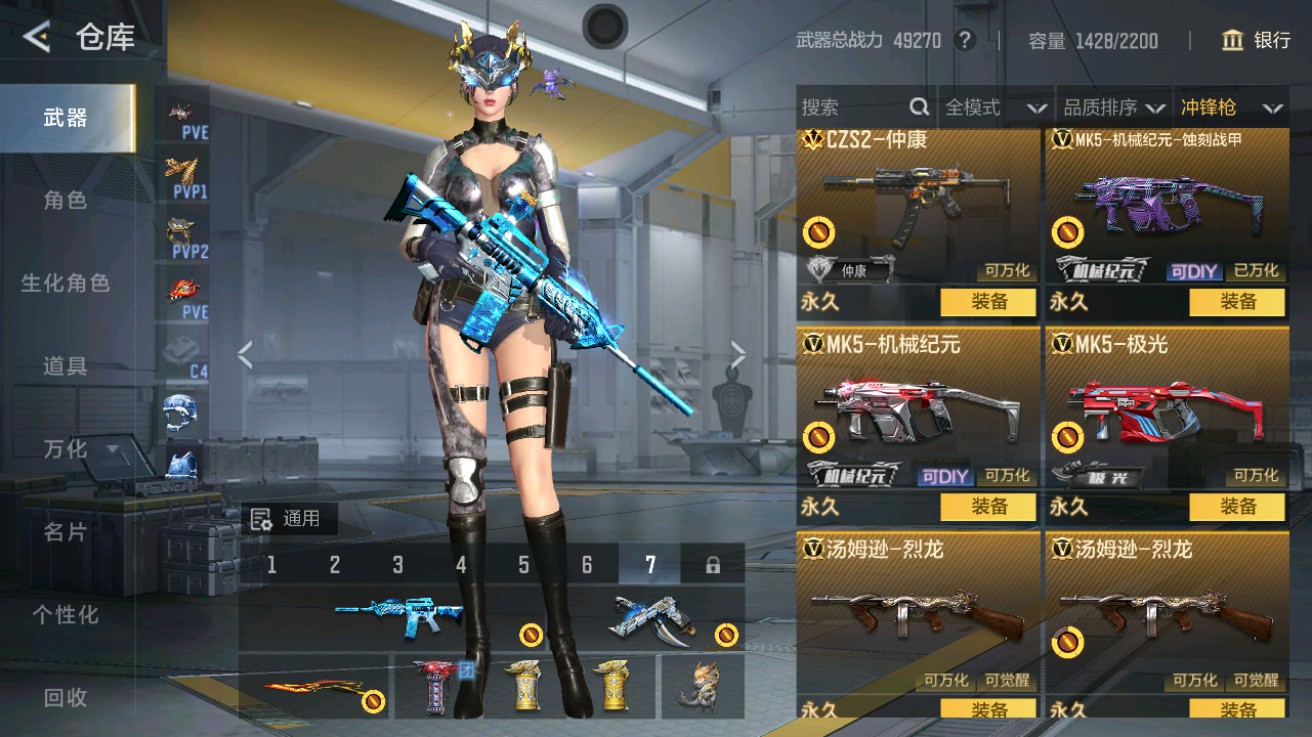
Task: Switch to the 角色 sidebar tab
Action: tap(62, 200)
